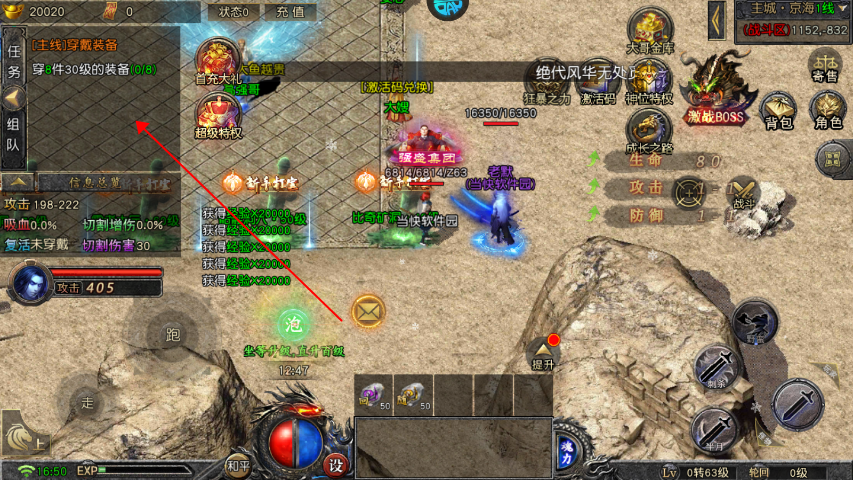The image size is (853, 480).
Task: Open the mail envelope icon
Action: coord(368,313)
